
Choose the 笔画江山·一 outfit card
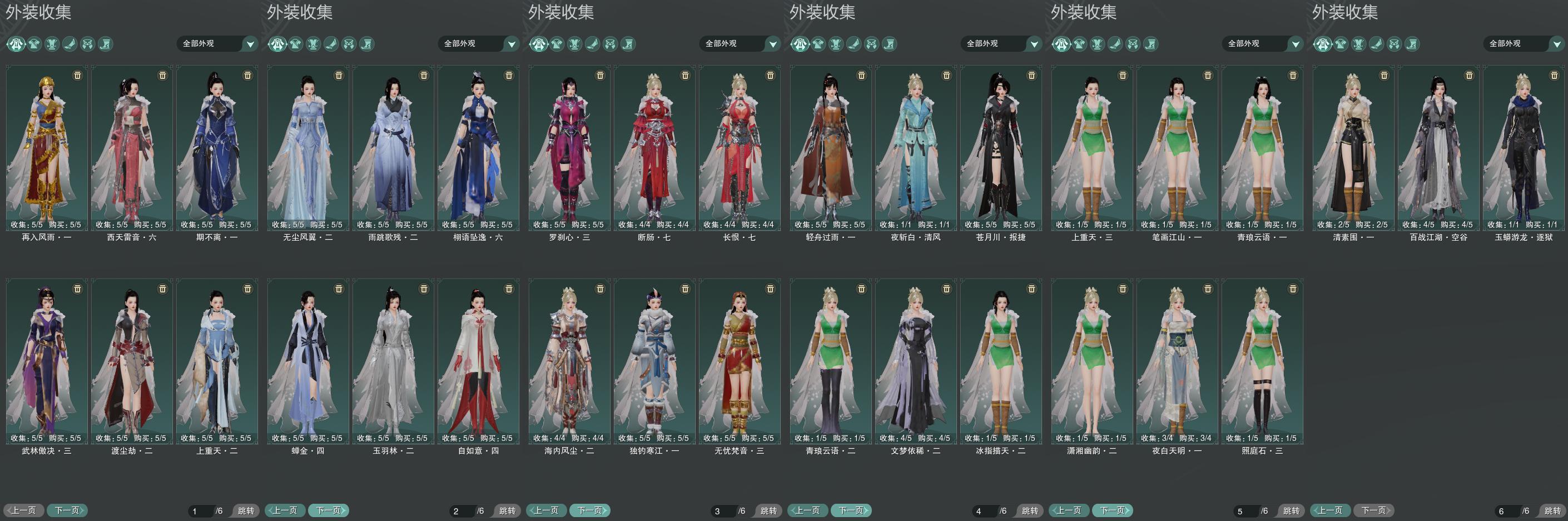pos(1177,148)
